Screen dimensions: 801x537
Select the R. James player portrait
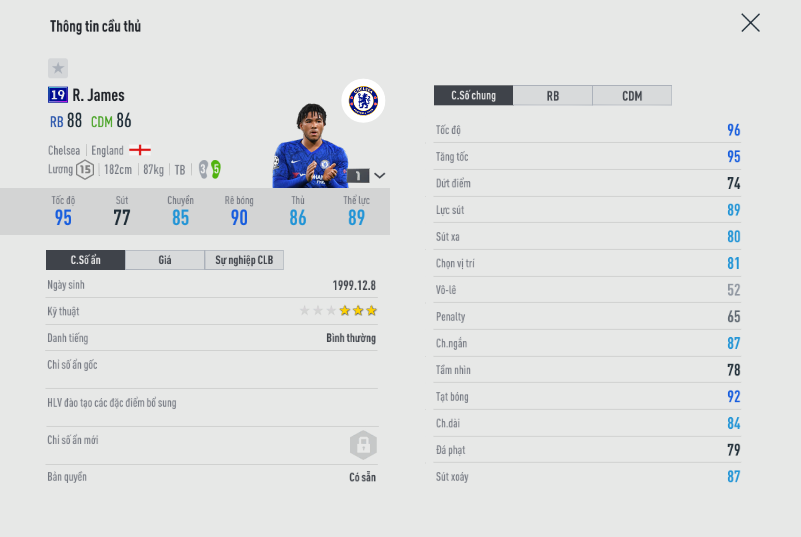point(310,148)
